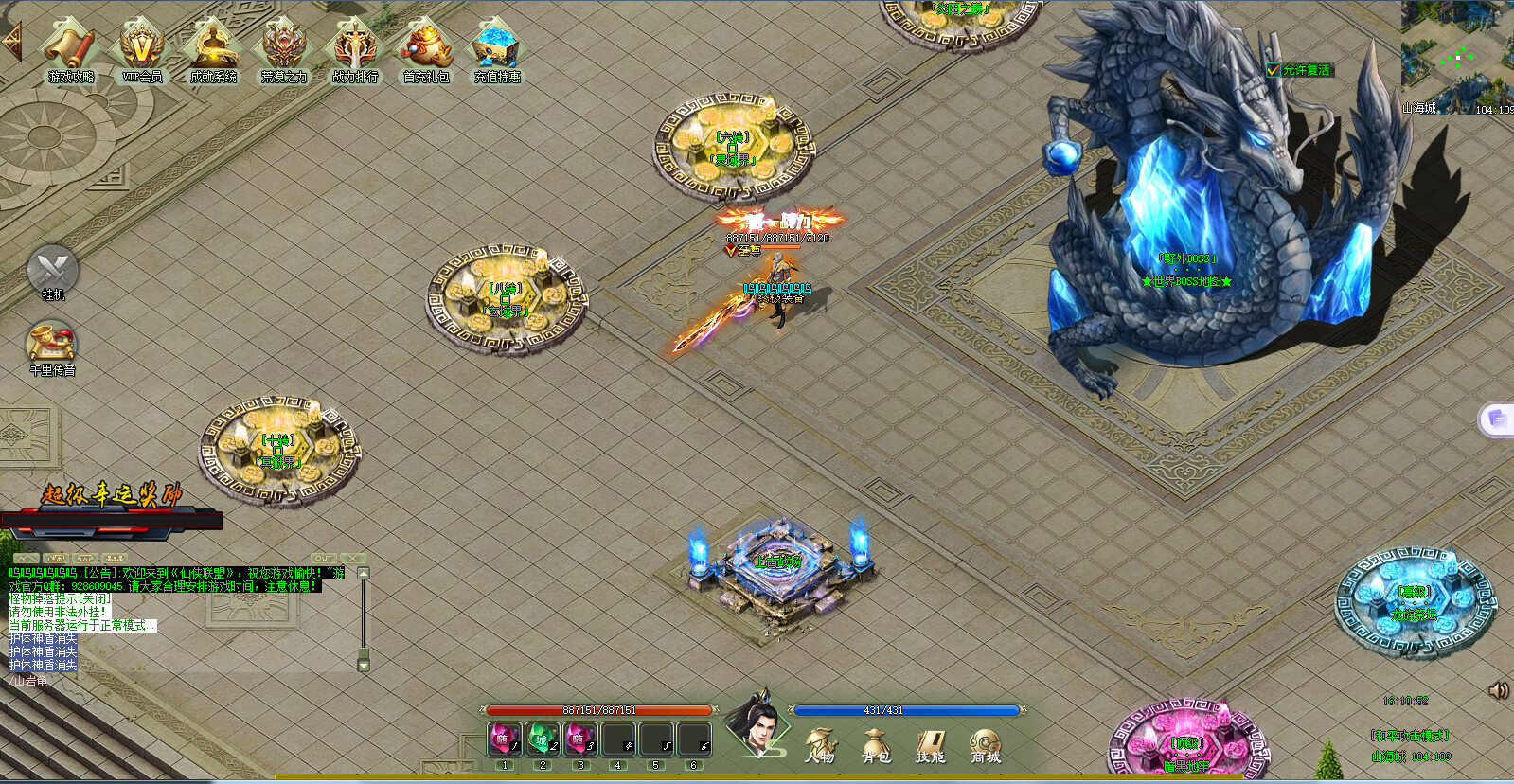
Task: Open the 人物 character menu
Action: click(x=820, y=743)
